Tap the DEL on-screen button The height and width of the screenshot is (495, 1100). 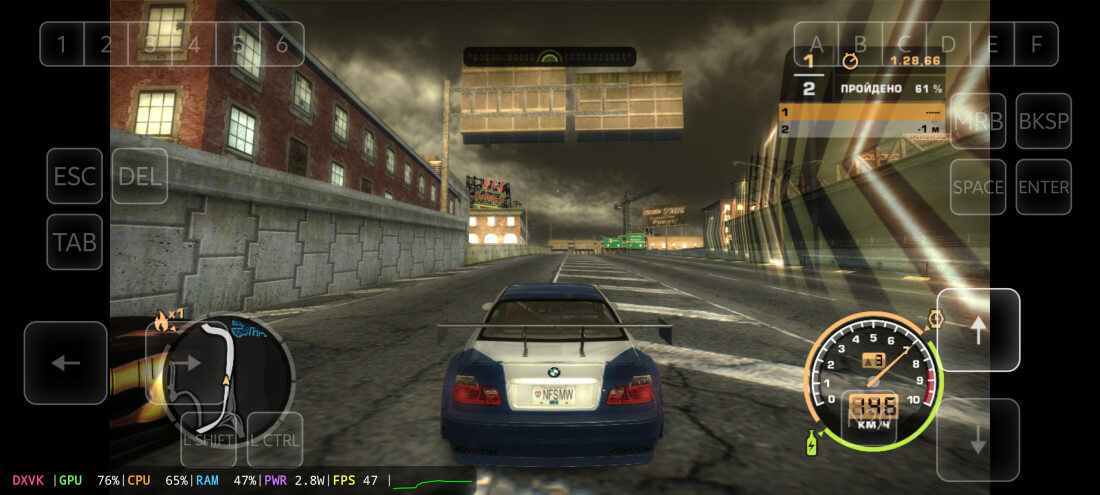click(140, 176)
